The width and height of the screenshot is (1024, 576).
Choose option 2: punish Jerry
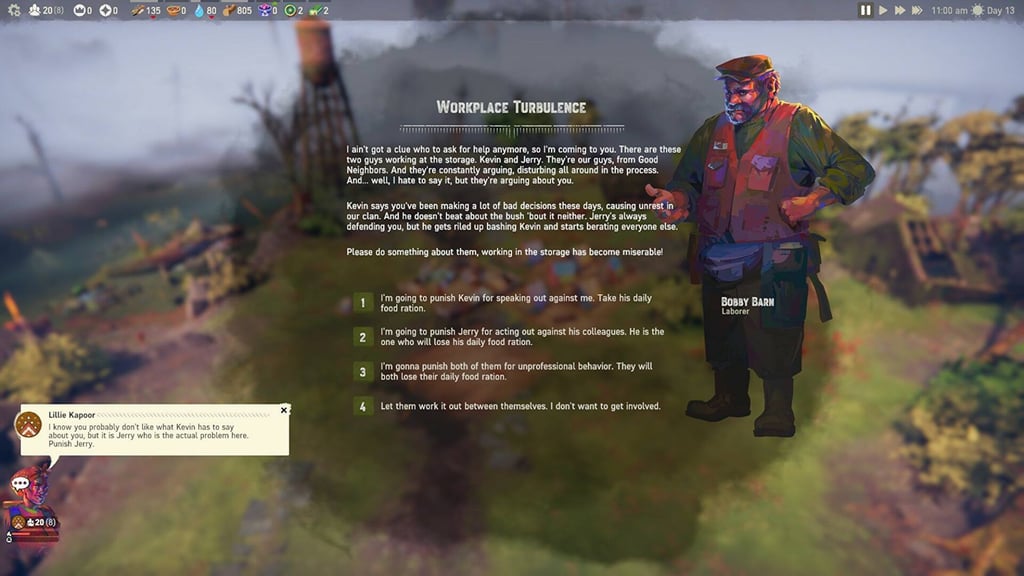(363, 337)
